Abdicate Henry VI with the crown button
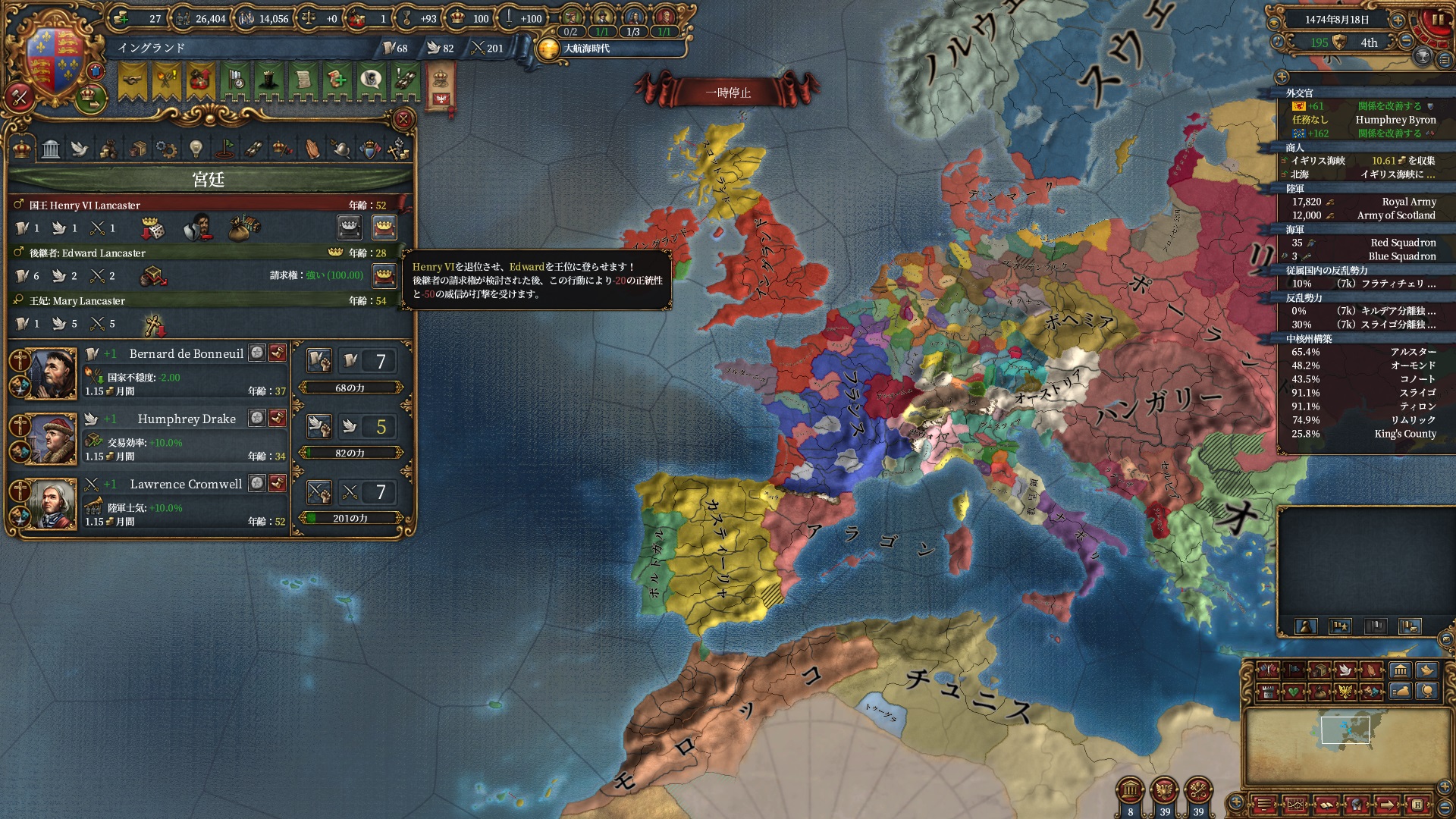This screenshot has height=819, width=1456. click(384, 227)
